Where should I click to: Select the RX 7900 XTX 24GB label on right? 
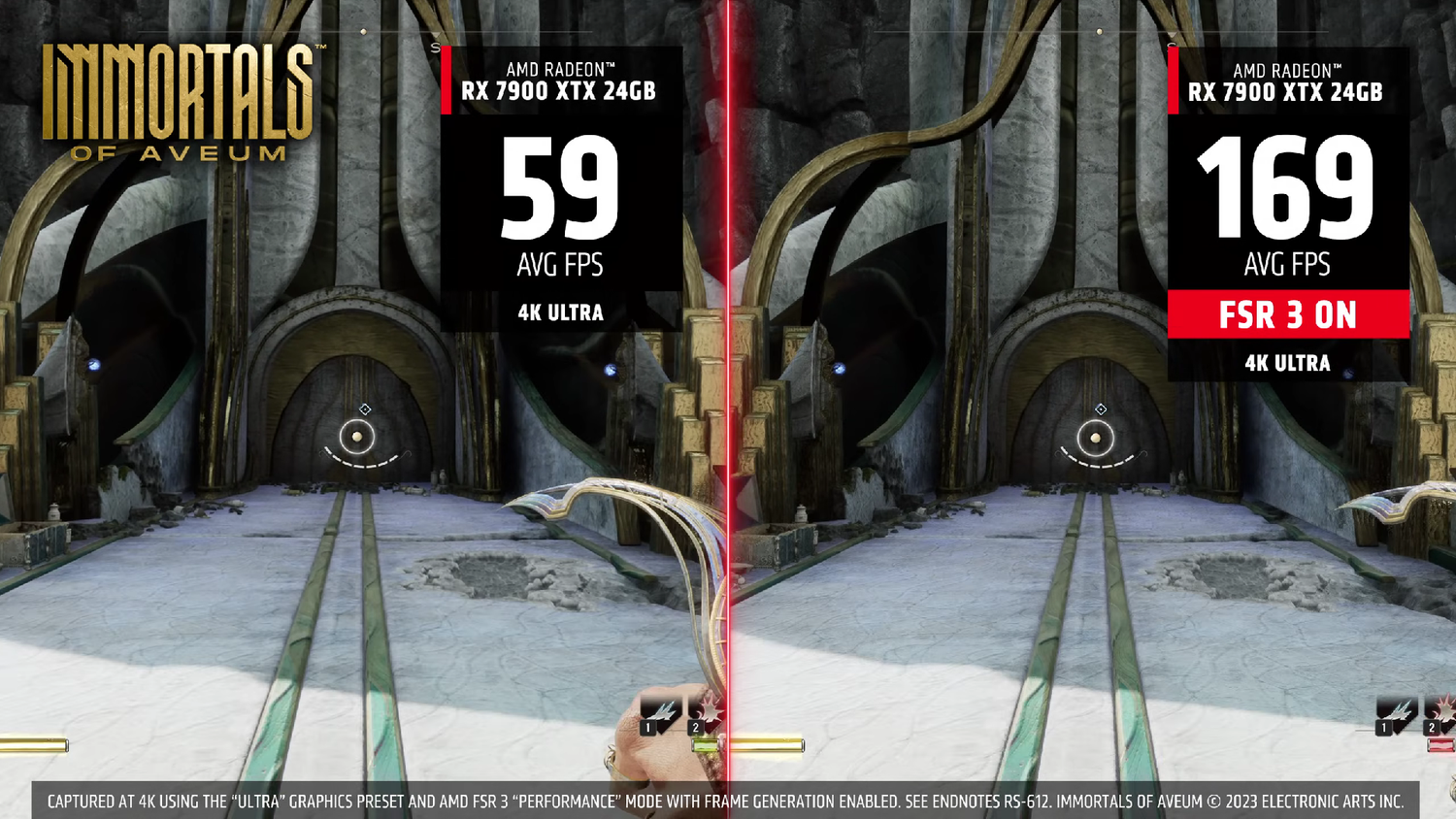1284,92
